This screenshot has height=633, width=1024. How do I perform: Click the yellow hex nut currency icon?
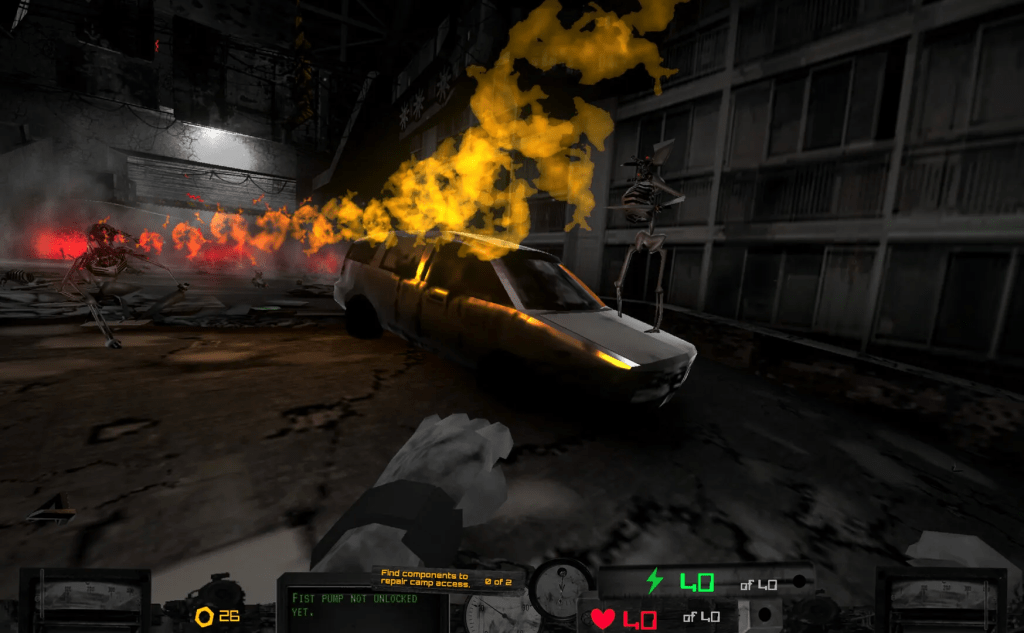[204, 616]
